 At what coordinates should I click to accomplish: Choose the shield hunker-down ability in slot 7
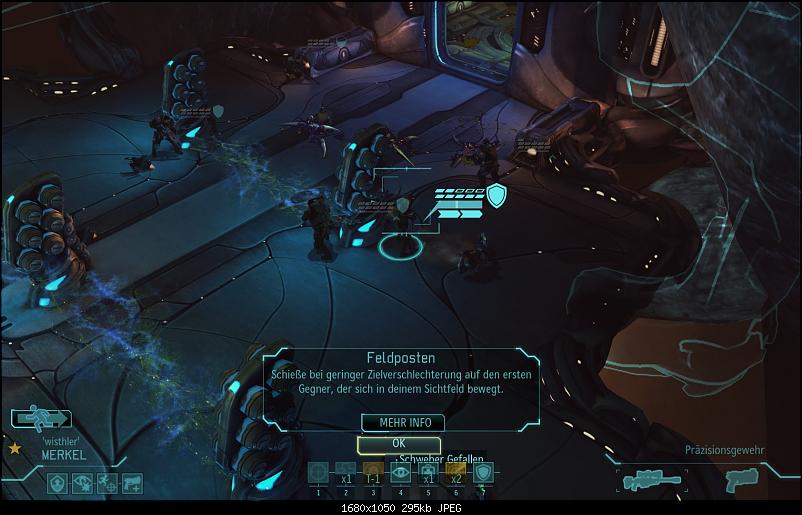pyautogui.click(x=484, y=473)
